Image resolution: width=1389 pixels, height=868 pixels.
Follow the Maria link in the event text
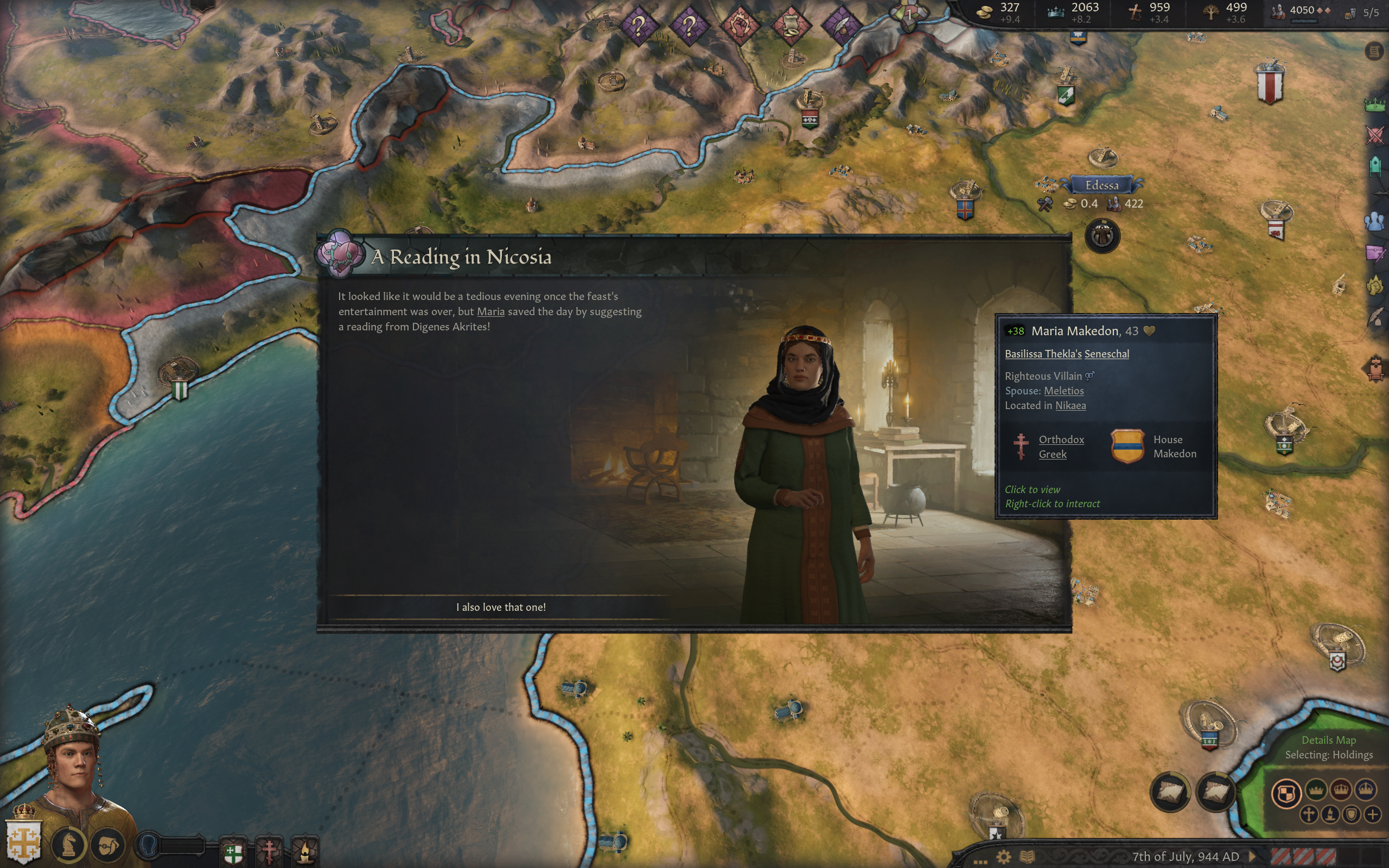click(490, 312)
